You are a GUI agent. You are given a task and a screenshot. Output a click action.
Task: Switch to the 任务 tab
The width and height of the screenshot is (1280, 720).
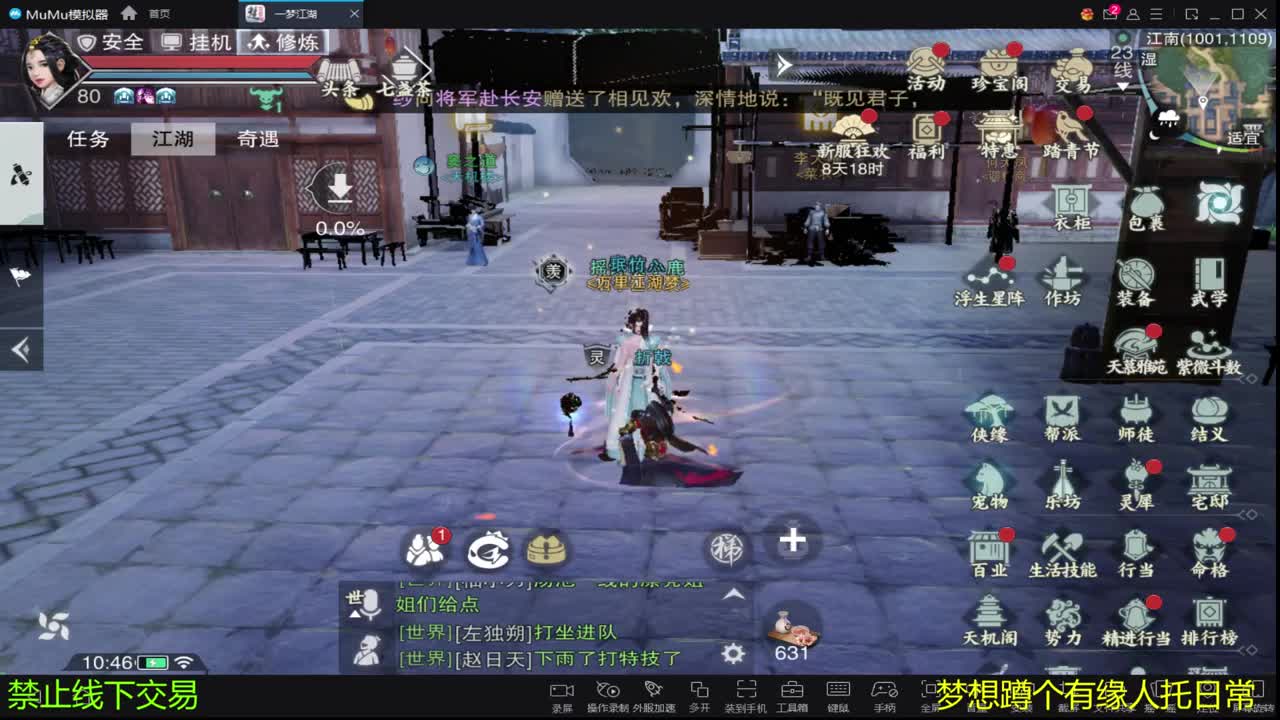(x=88, y=139)
